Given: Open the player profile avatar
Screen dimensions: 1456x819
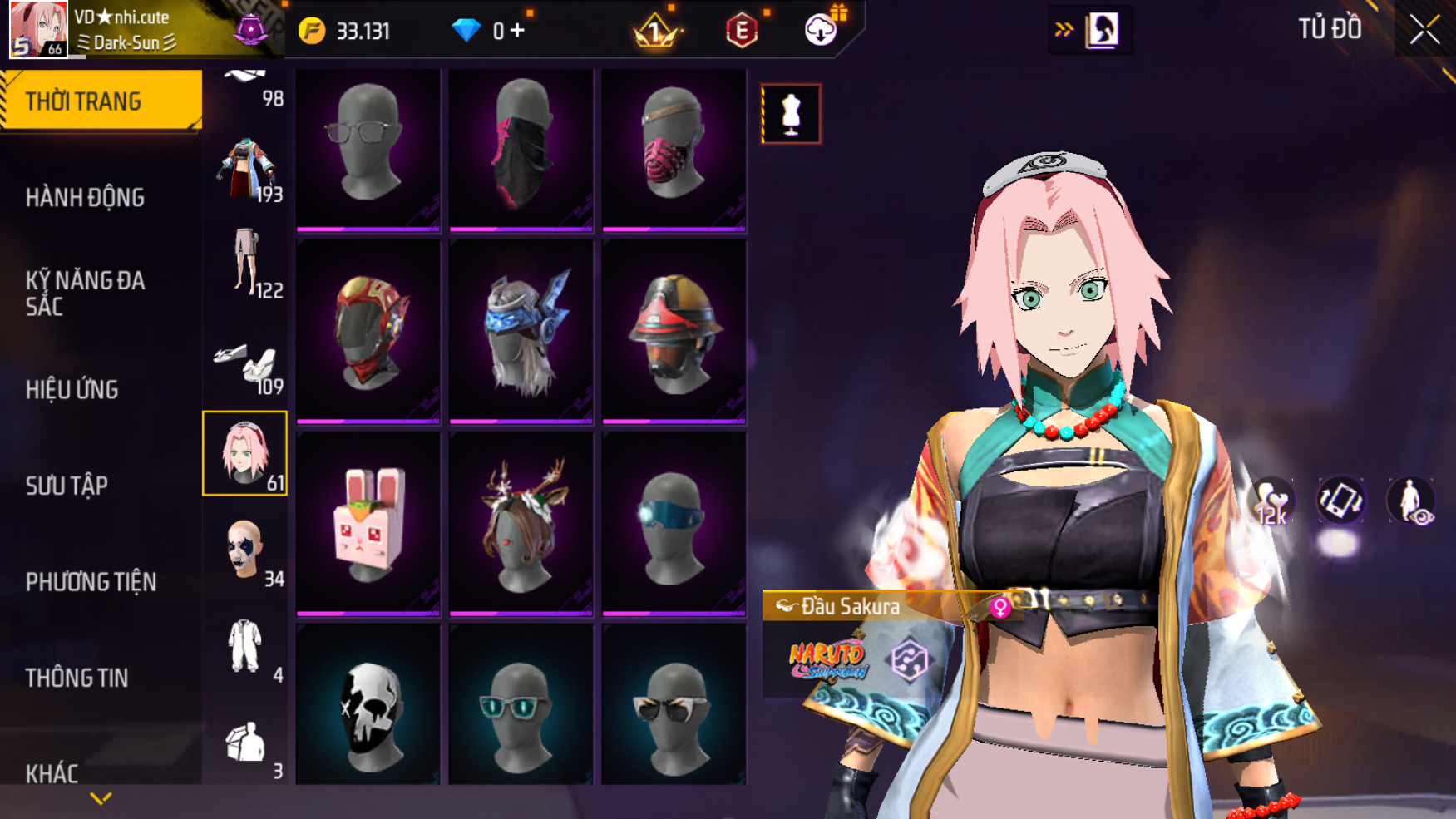Looking at the screenshot, I should tap(38, 29).
